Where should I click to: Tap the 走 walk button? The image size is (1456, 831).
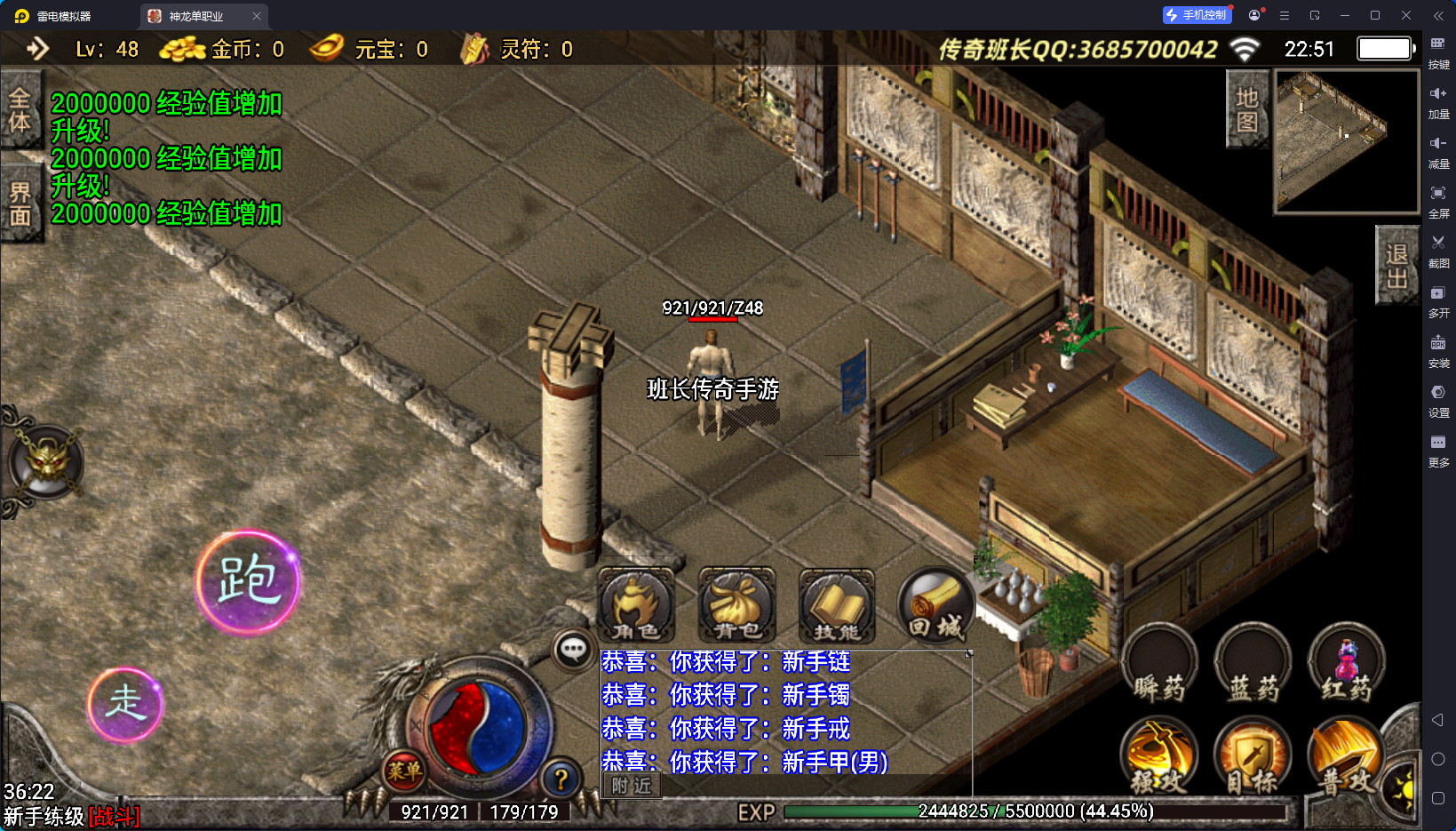[x=125, y=704]
